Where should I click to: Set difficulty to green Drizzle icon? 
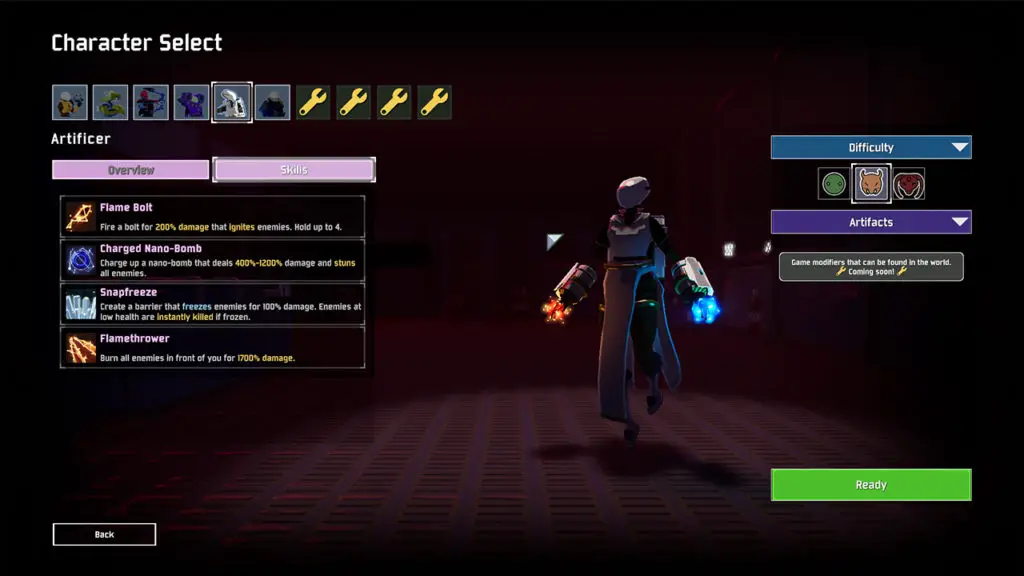[x=833, y=184]
